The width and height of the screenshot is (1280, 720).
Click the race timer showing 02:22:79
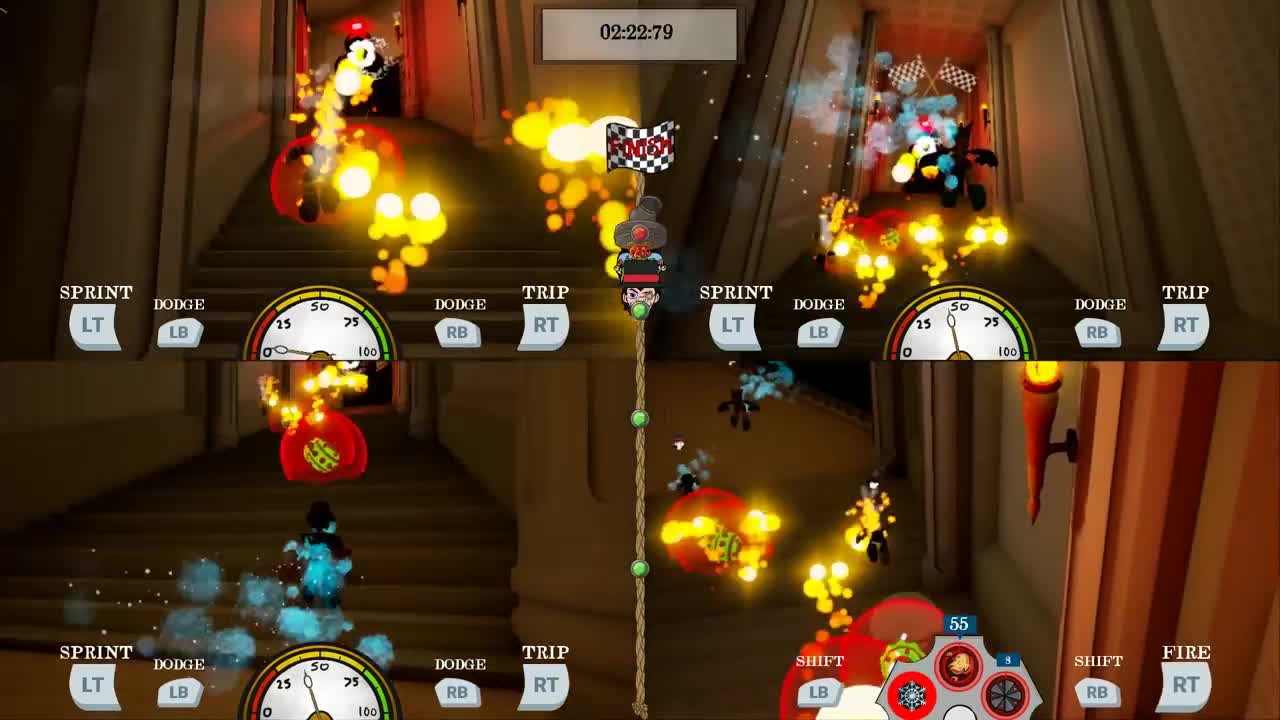(639, 31)
